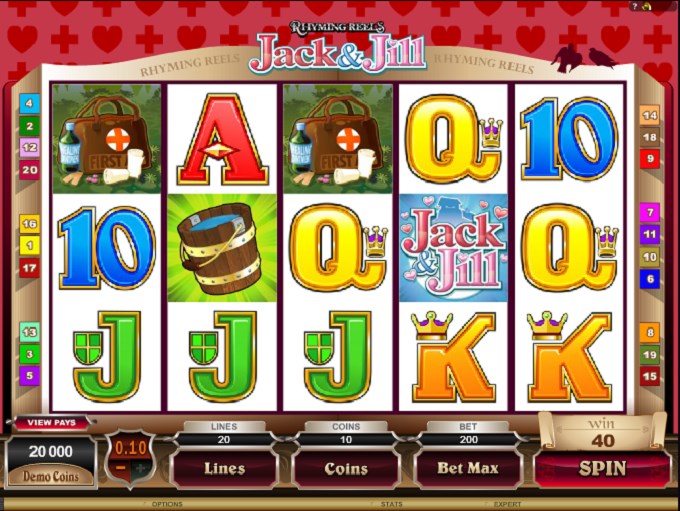This screenshot has width=680, height=511.
Task: Decrease coin size with the minus button
Action: pos(121,469)
